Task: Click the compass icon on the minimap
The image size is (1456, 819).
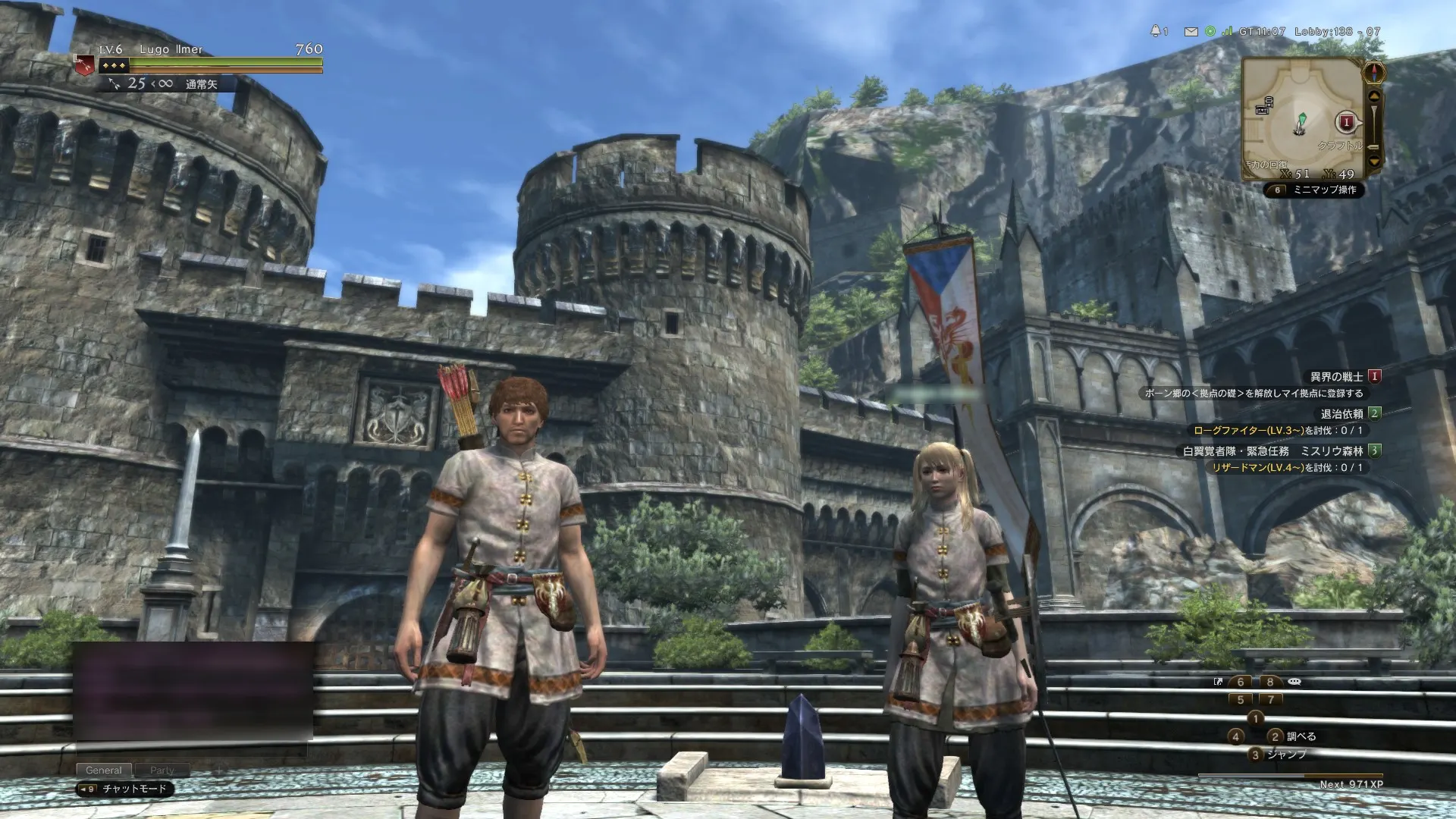Action: 1374,71
